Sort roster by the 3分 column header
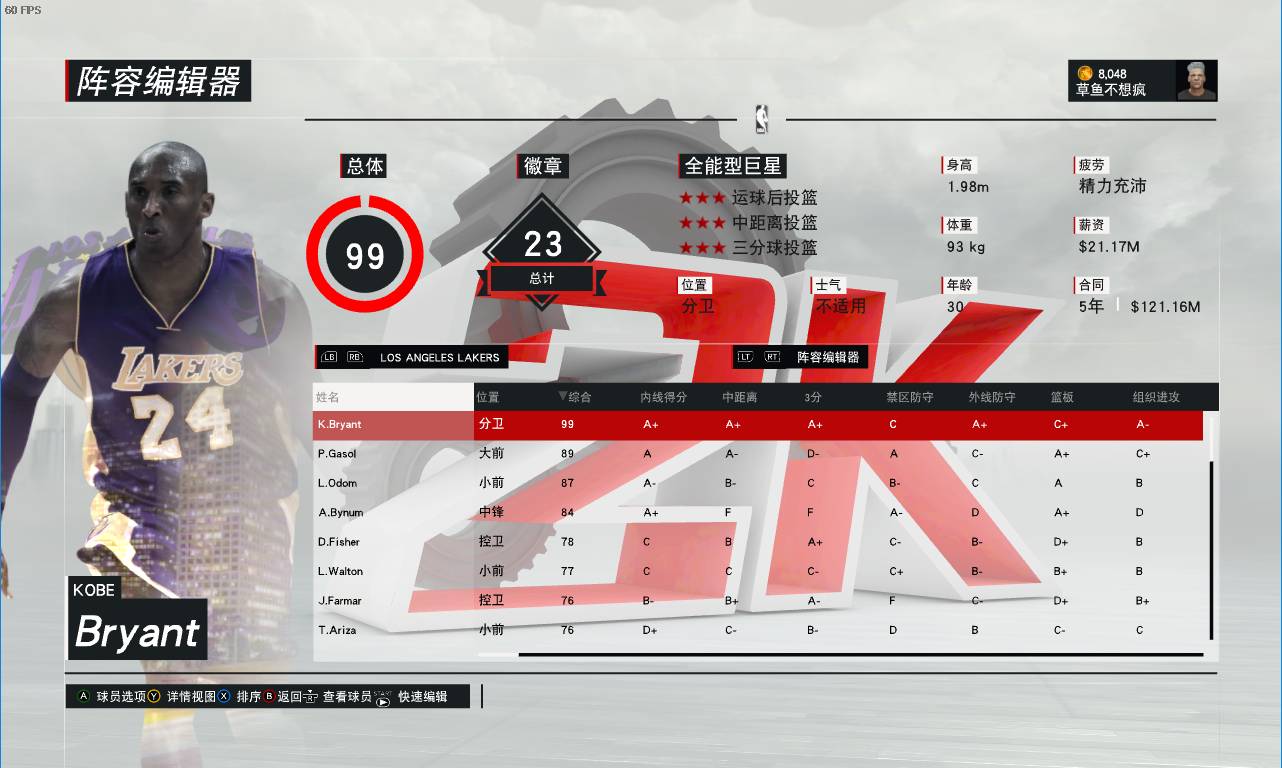Image resolution: width=1282 pixels, height=768 pixels. pos(811,396)
